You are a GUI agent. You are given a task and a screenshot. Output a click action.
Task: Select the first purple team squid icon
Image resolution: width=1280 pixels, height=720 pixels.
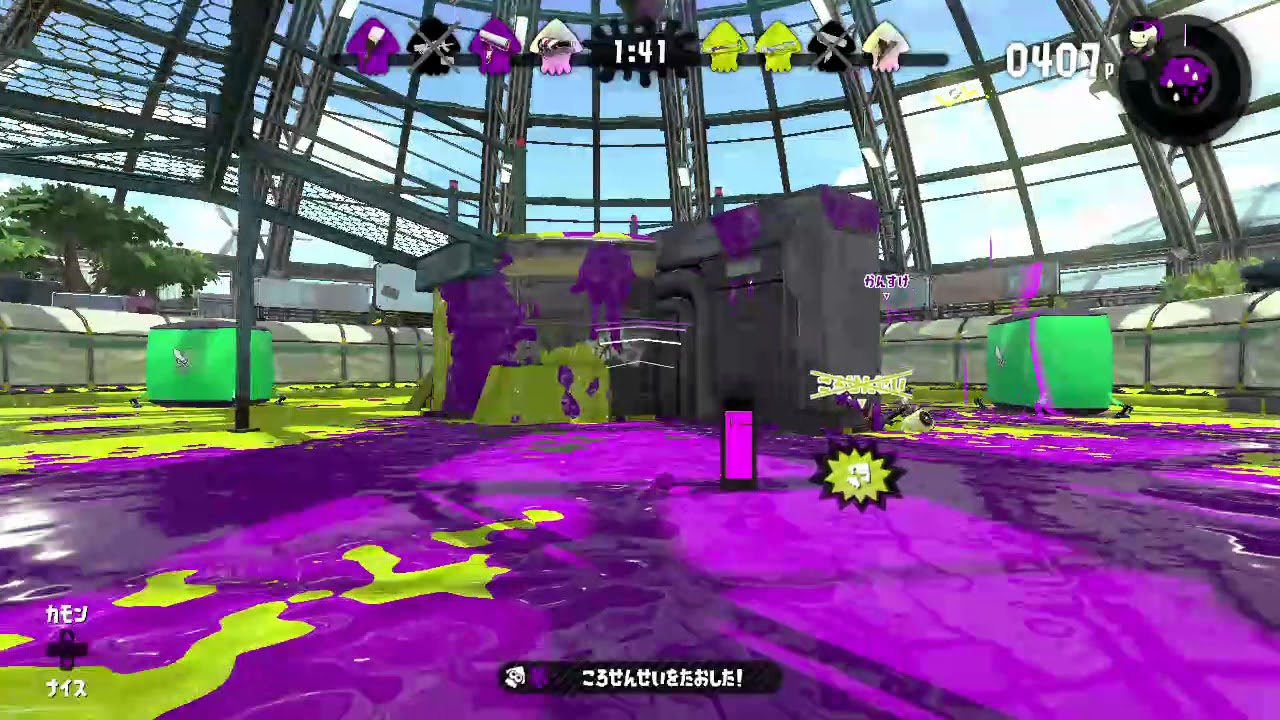click(x=375, y=47)
